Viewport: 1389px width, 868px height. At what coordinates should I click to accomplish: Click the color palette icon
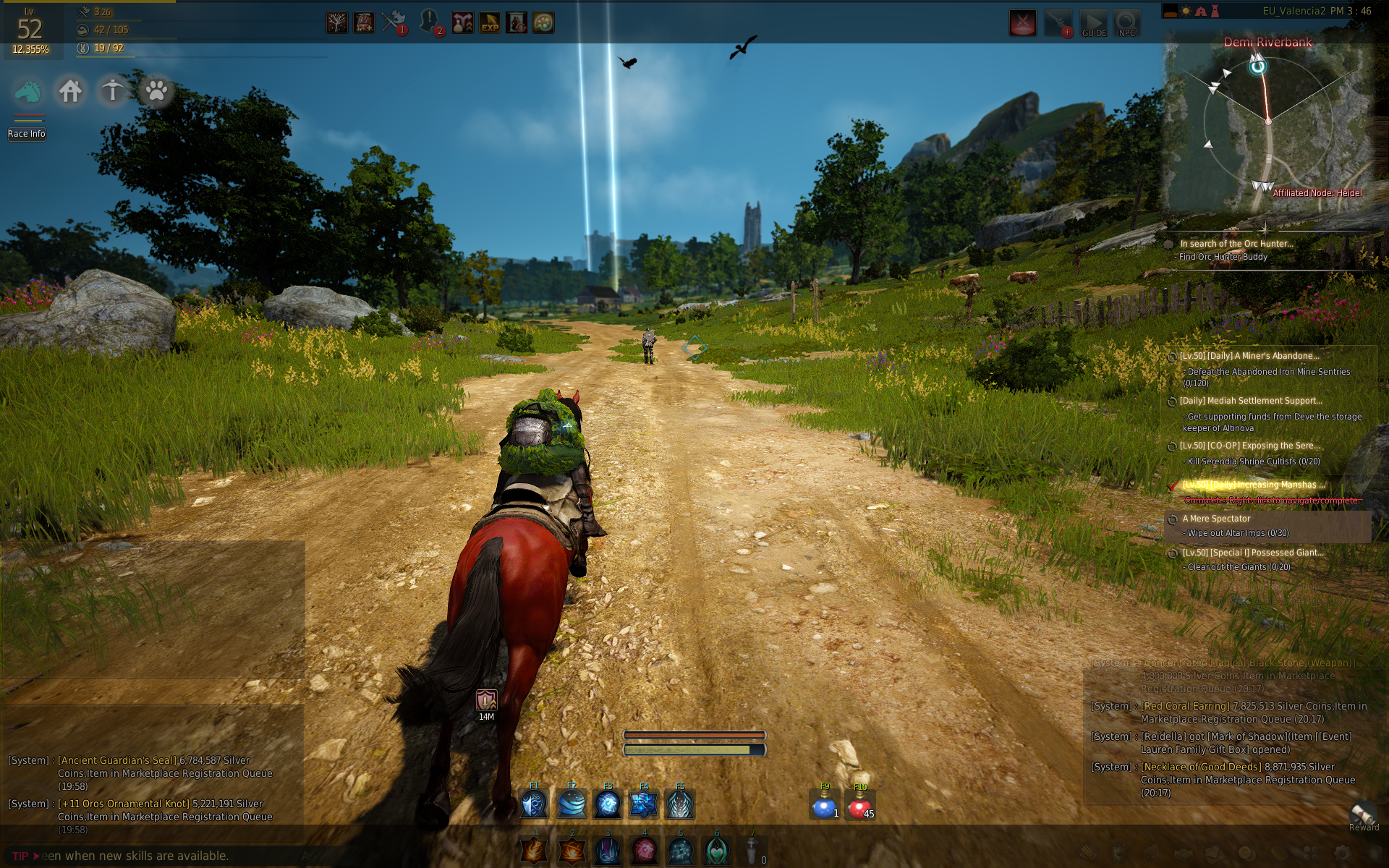point(543,23)
